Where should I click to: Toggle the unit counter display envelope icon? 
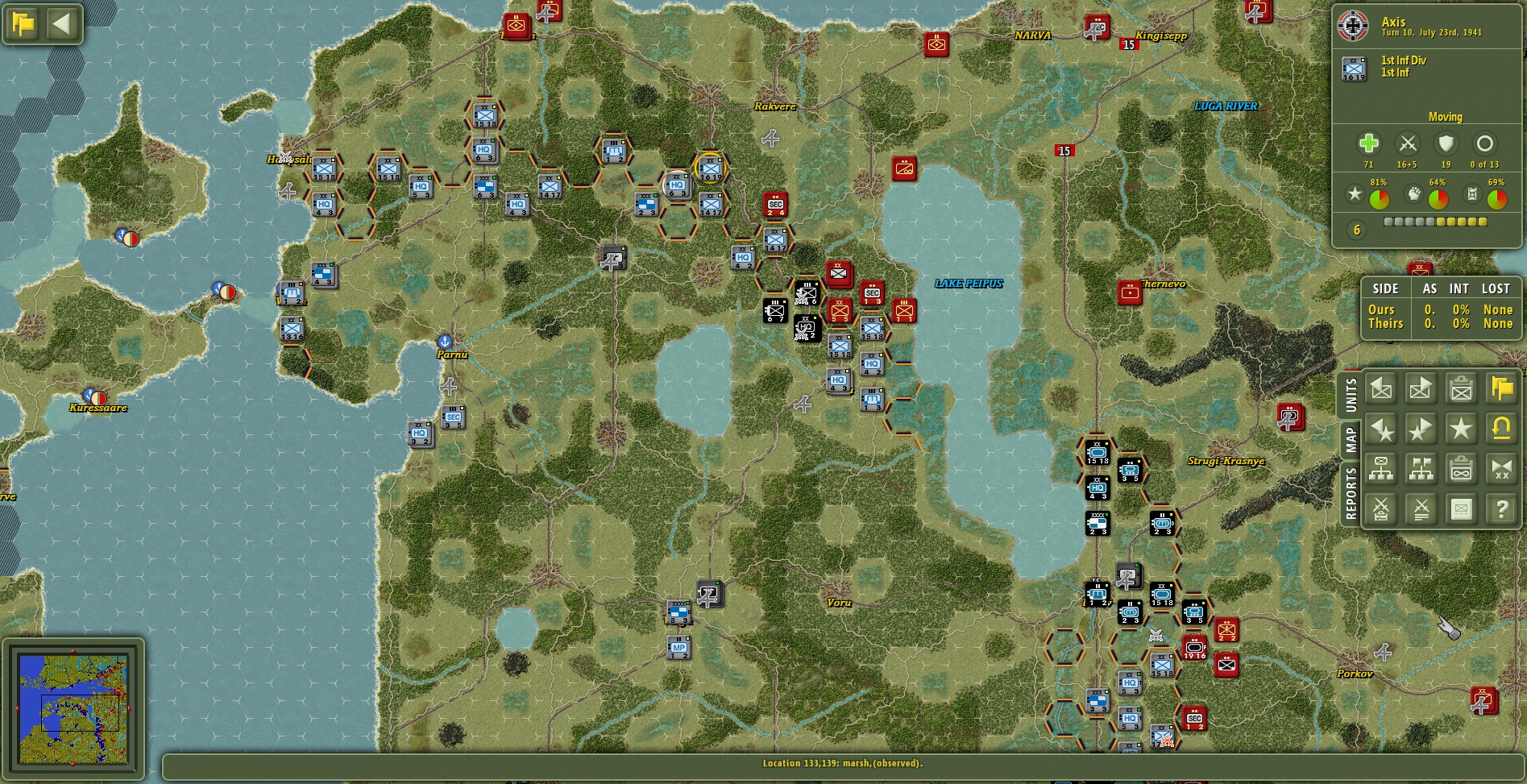pyautogui.click(x=1460, y=508)
